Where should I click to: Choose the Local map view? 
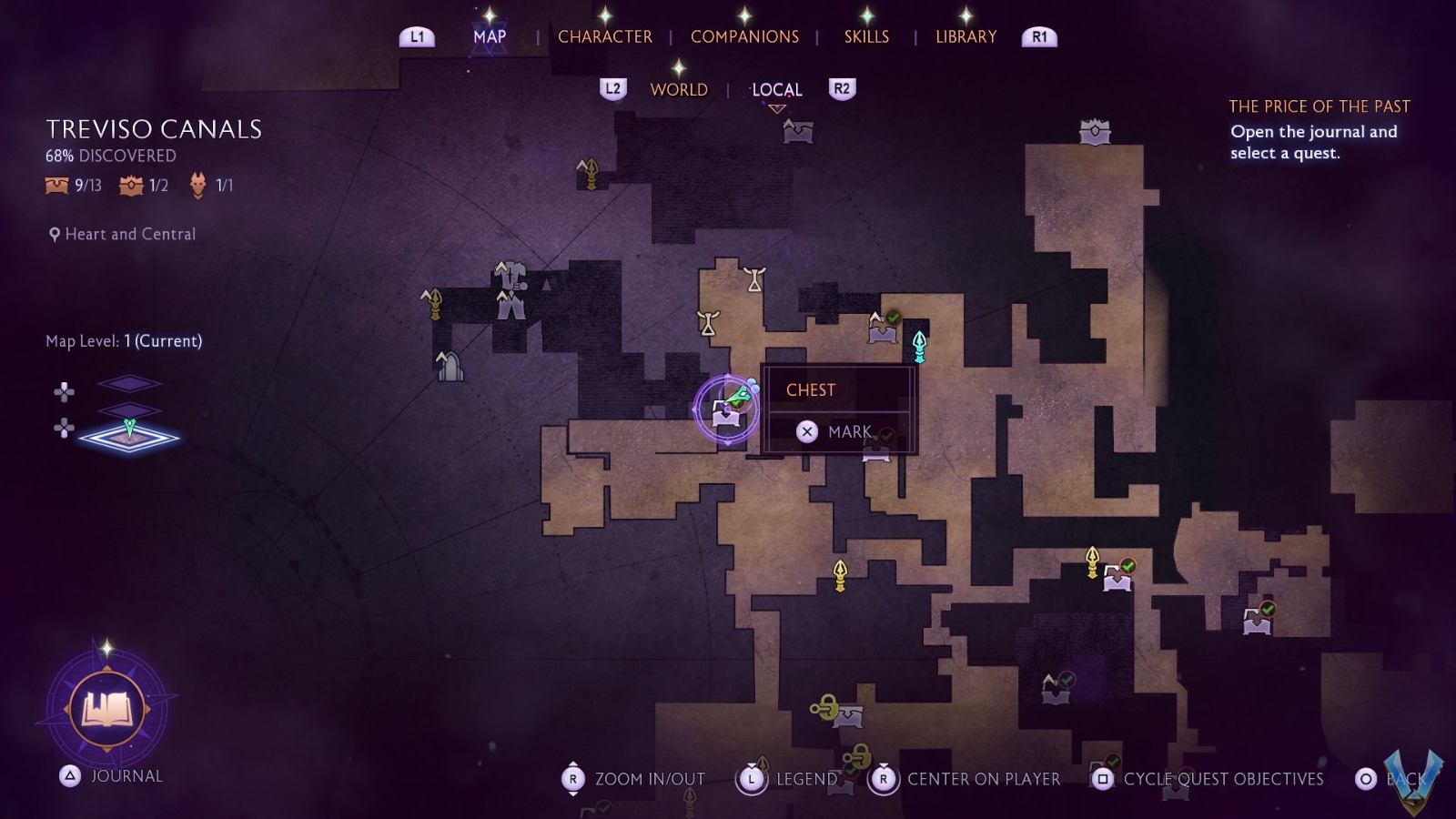(776, 89)
